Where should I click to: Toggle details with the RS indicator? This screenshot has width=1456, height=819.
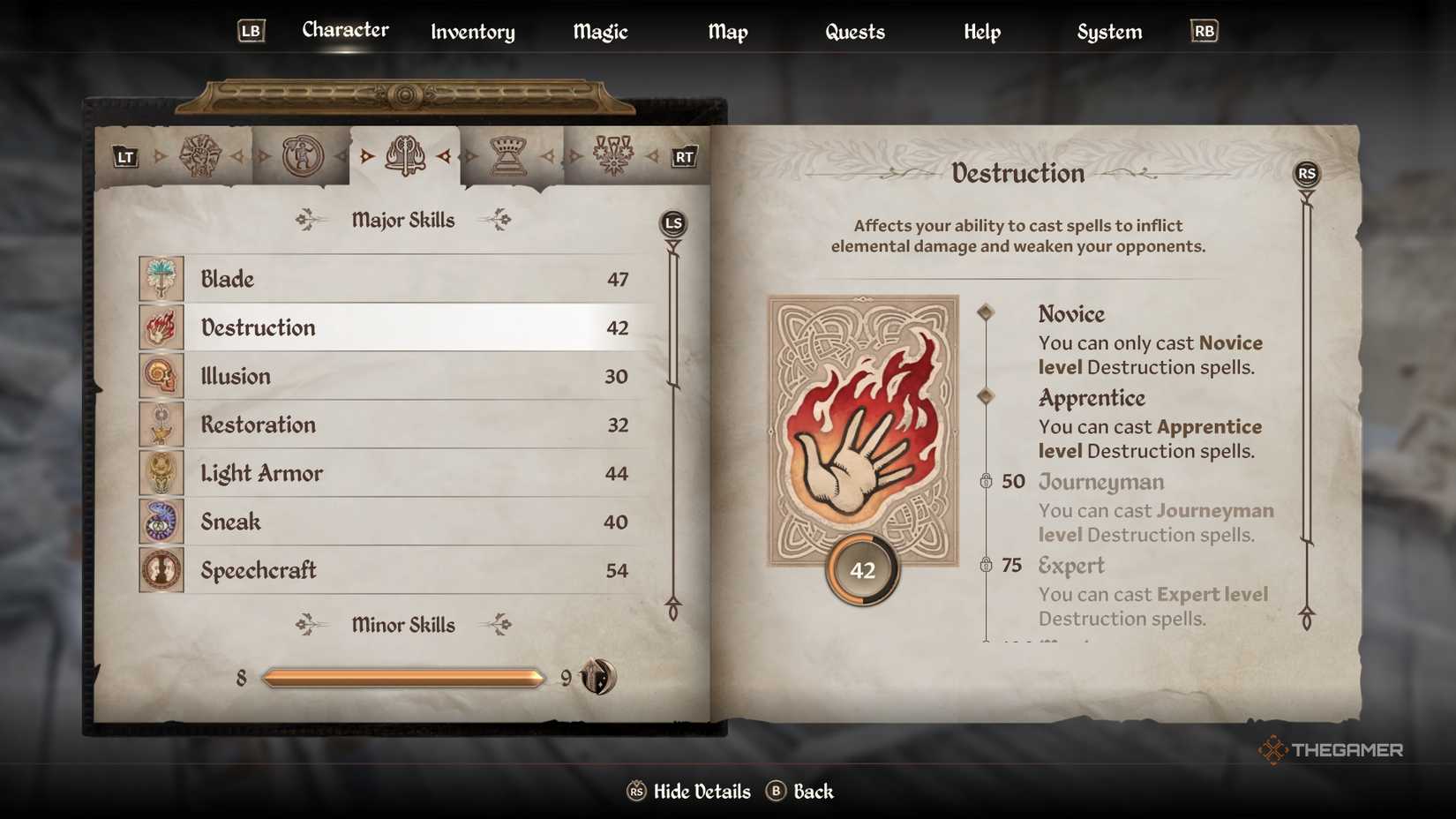tap(1307, 174)
